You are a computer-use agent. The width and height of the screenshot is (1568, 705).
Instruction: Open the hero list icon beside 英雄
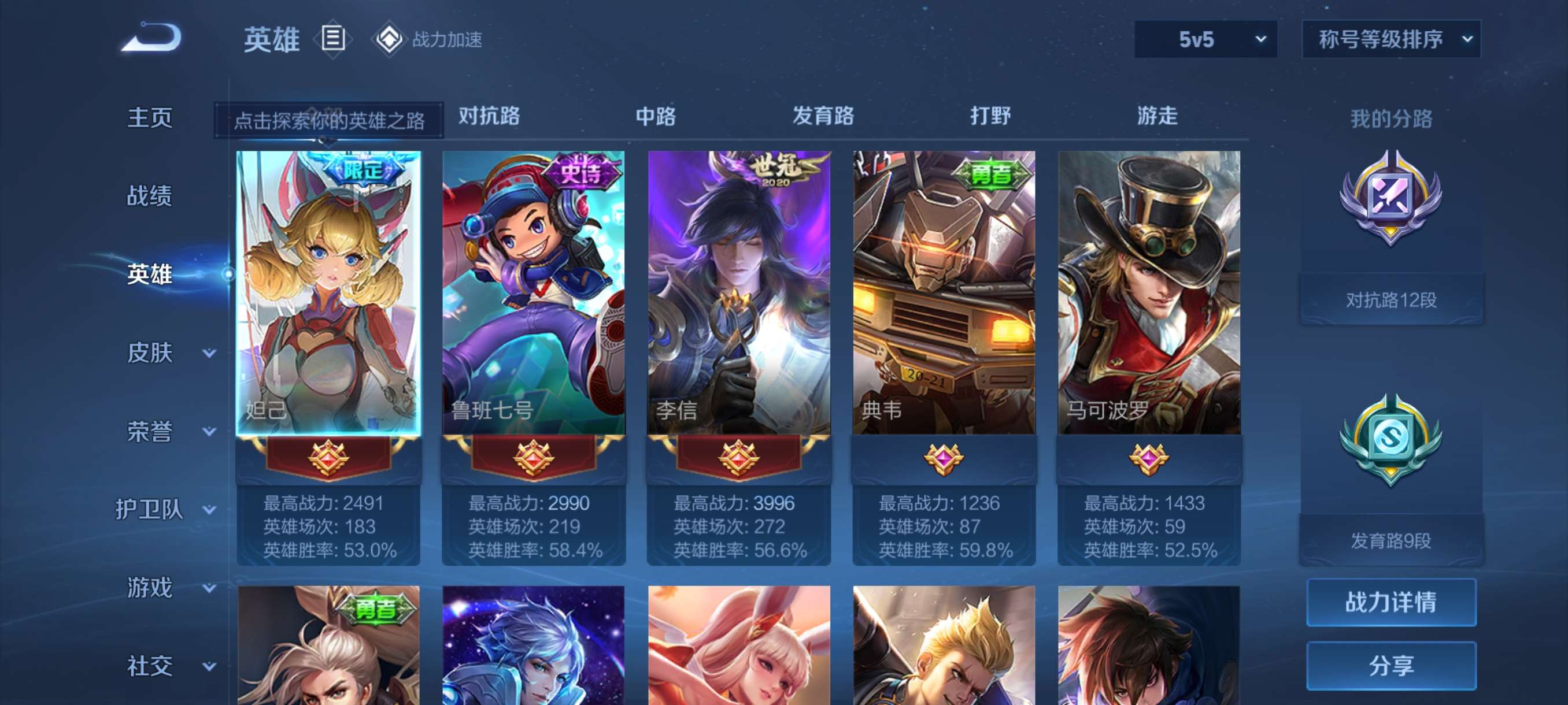332,39
